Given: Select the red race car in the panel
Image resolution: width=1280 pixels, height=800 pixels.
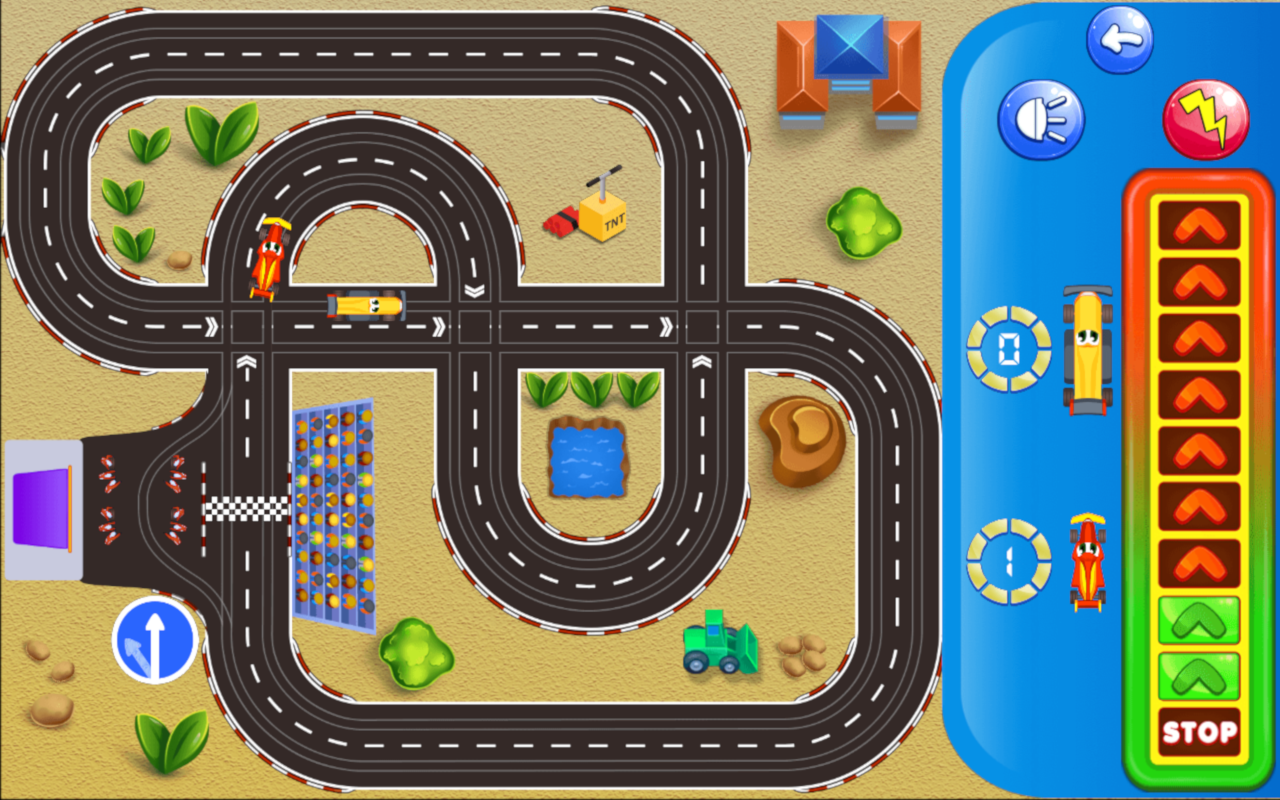Looking at the screenshot, I should pos(1087,560).
